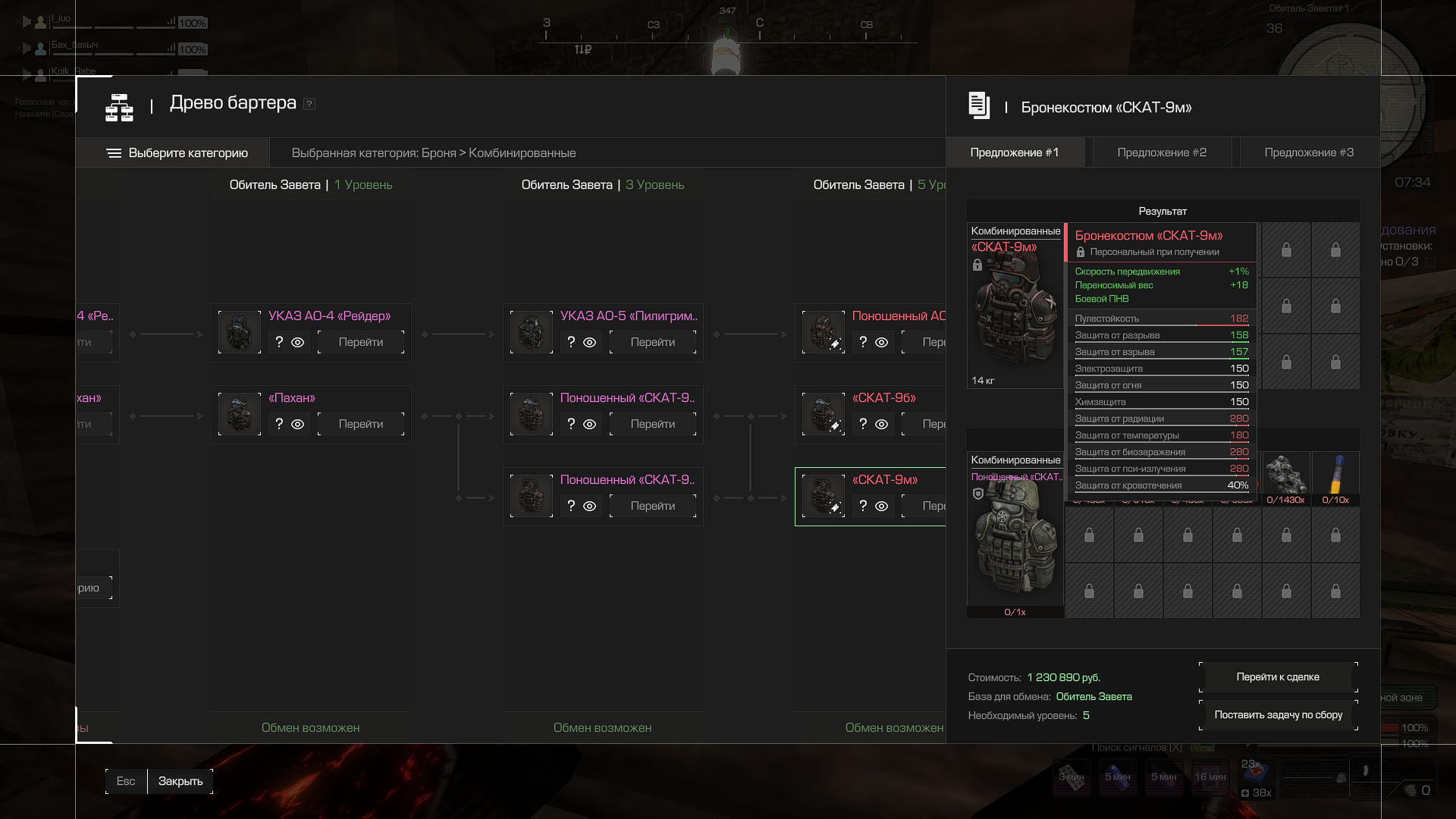Switch to the Предложение #2 tab

tap(1162, 152)
